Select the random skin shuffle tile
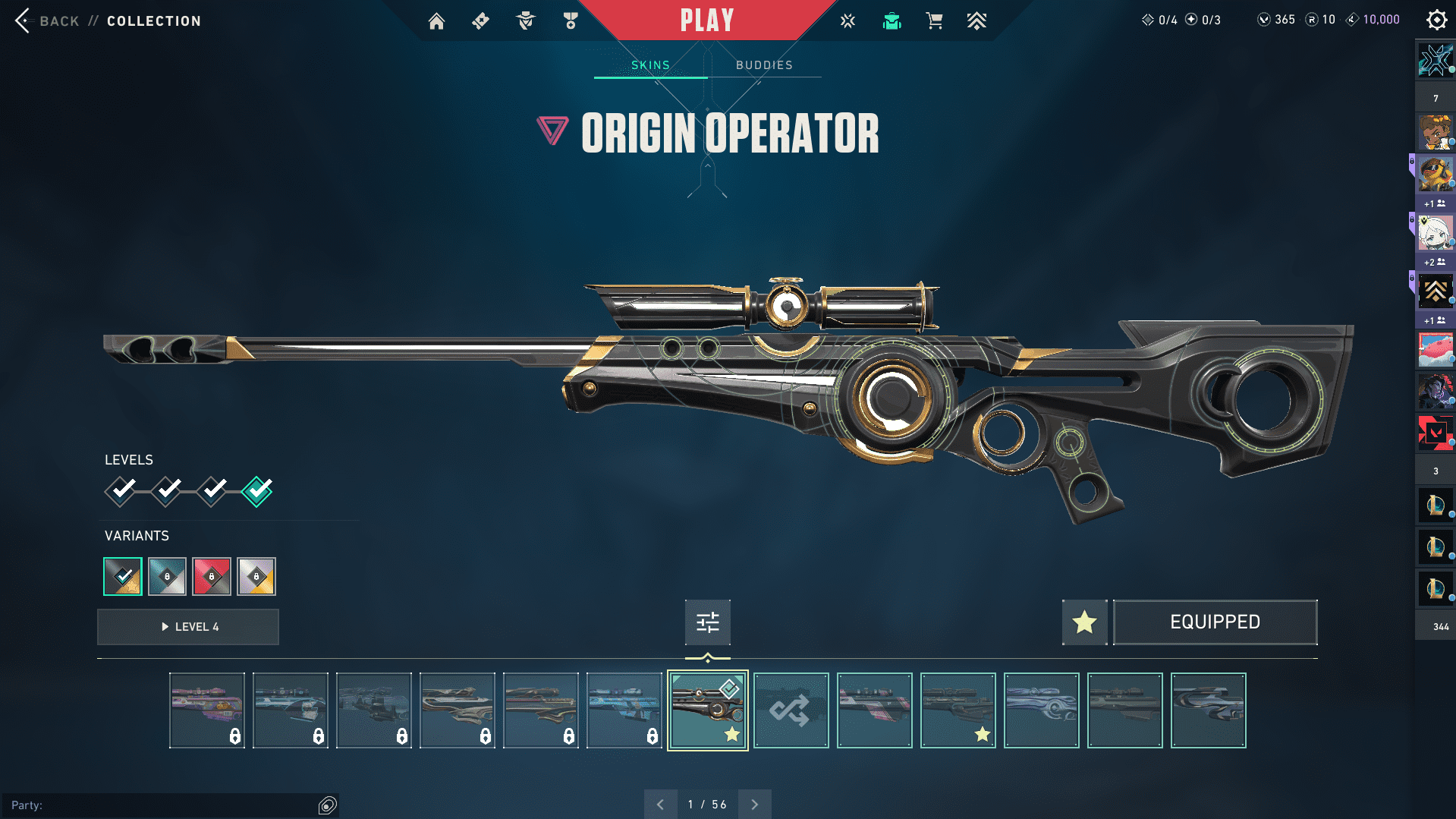This screenshot has height=819, width=1456. pyautogui.click(x=791, y=710)
